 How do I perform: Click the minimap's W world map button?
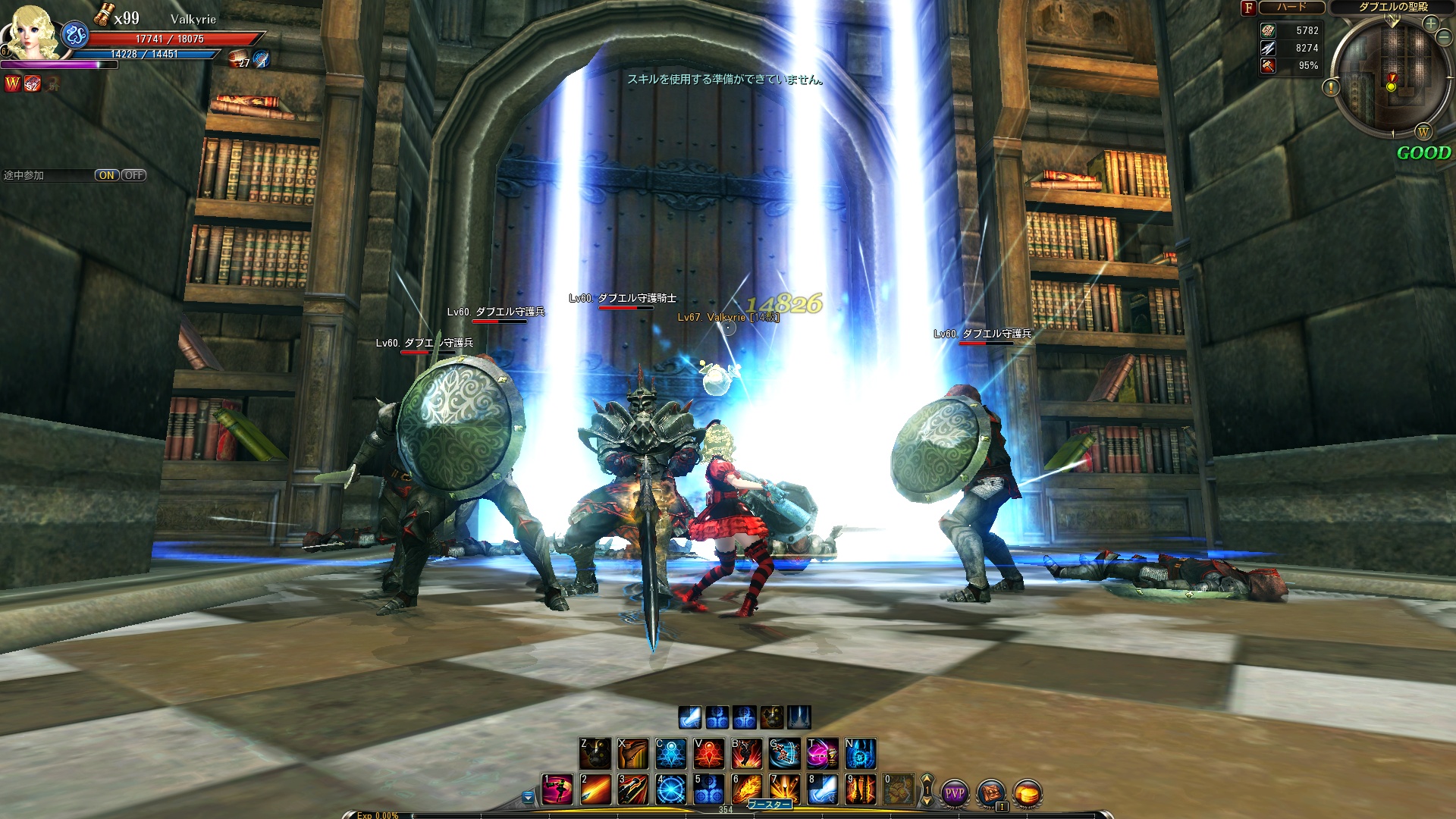click(x=1423, y=133)
